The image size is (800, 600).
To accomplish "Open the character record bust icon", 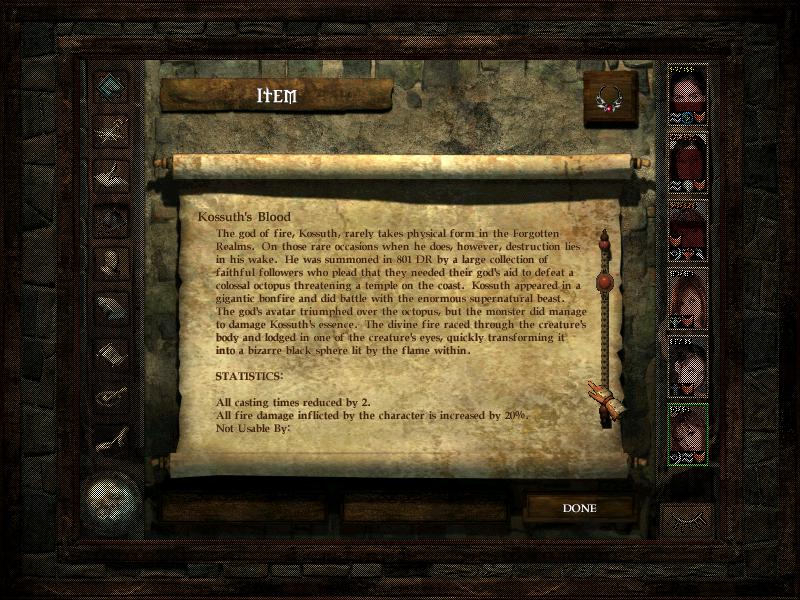I will pyautogui.click(x=111, y=261).
